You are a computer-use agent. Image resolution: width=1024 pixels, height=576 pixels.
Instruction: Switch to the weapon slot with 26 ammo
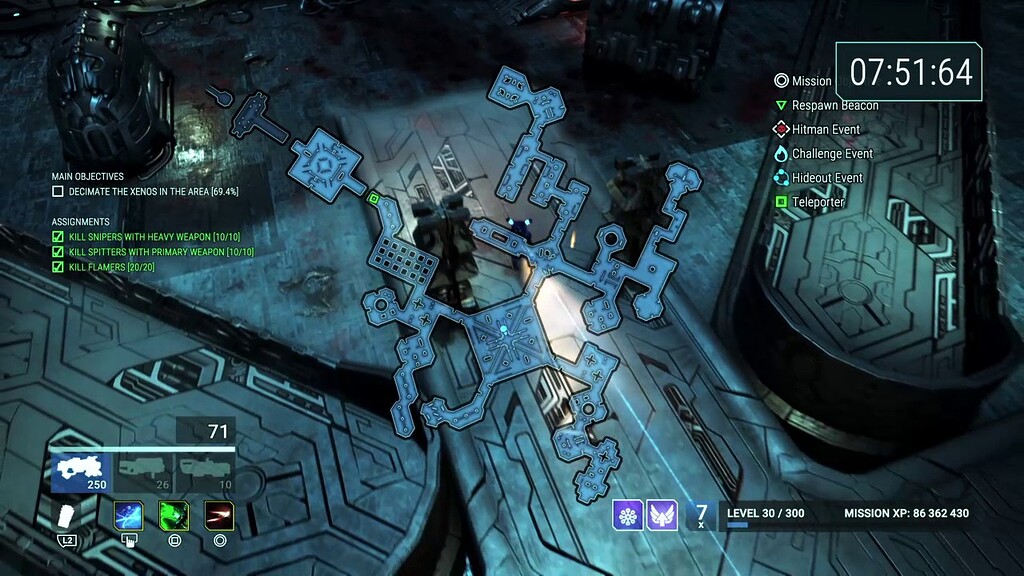point(142,472)
